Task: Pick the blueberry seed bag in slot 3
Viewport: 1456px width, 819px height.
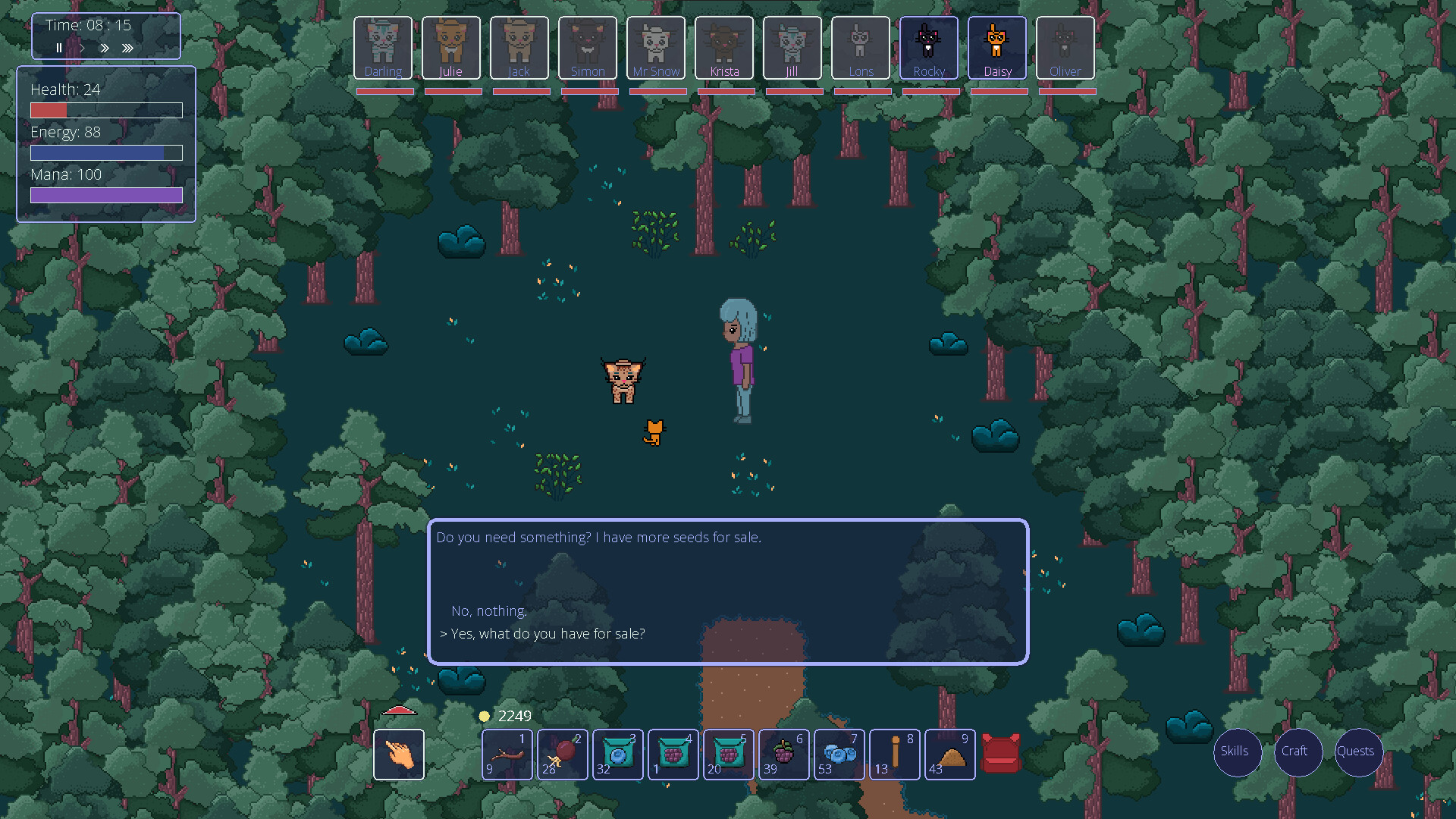Action: (617, 755)
